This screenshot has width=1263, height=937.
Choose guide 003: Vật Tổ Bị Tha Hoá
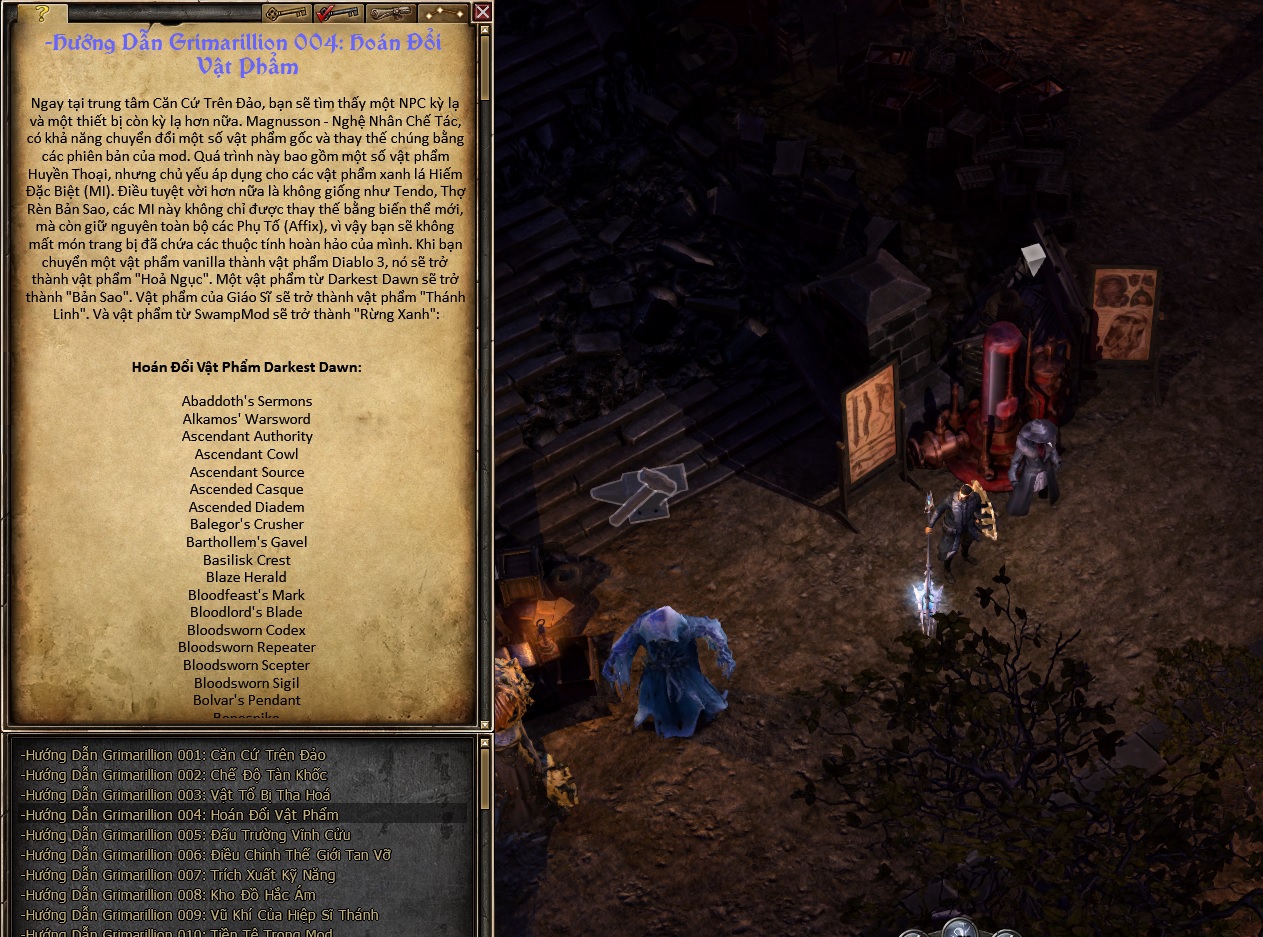click(175, 795)
